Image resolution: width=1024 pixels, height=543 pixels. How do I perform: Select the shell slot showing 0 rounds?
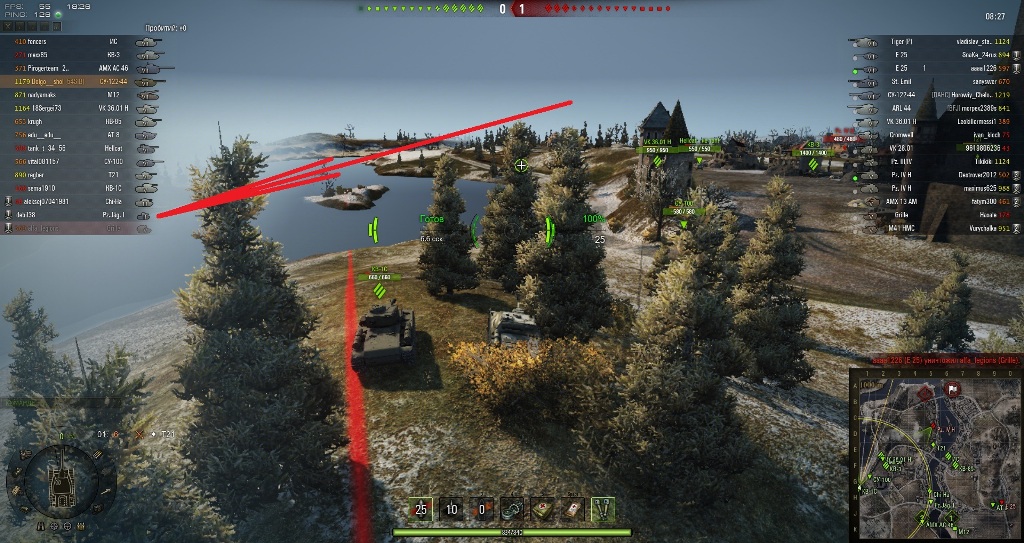coord(481,509)
